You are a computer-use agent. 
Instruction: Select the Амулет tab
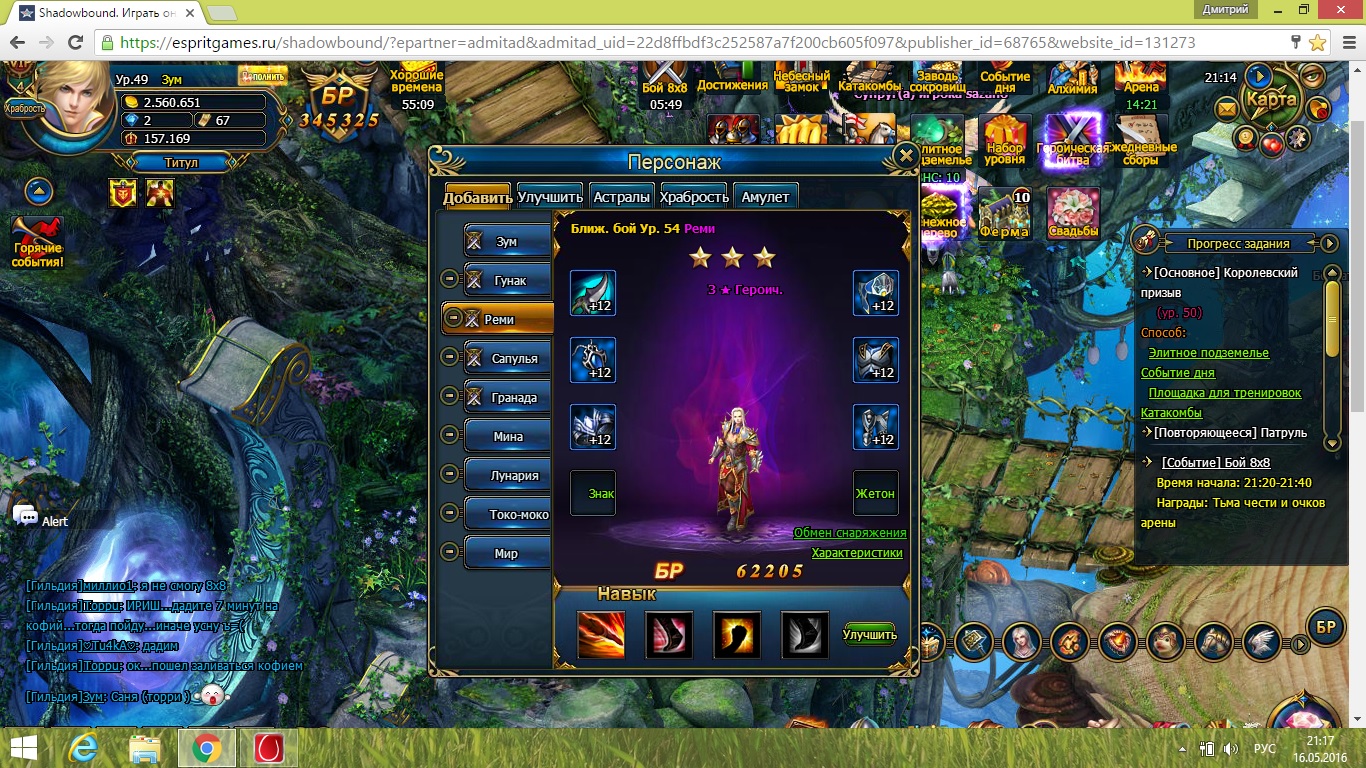tap(765, 197)
